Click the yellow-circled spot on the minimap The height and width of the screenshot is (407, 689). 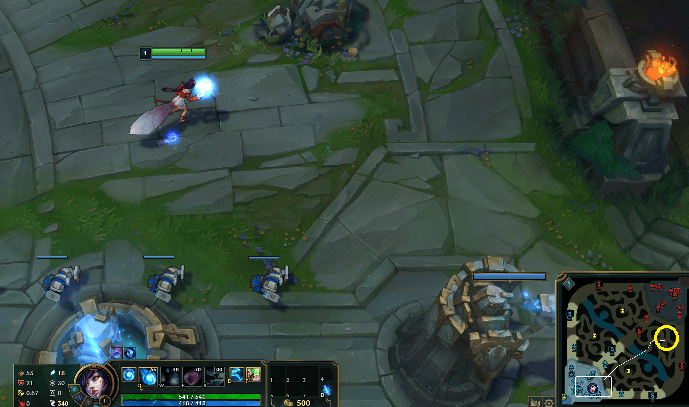(667, 338)
